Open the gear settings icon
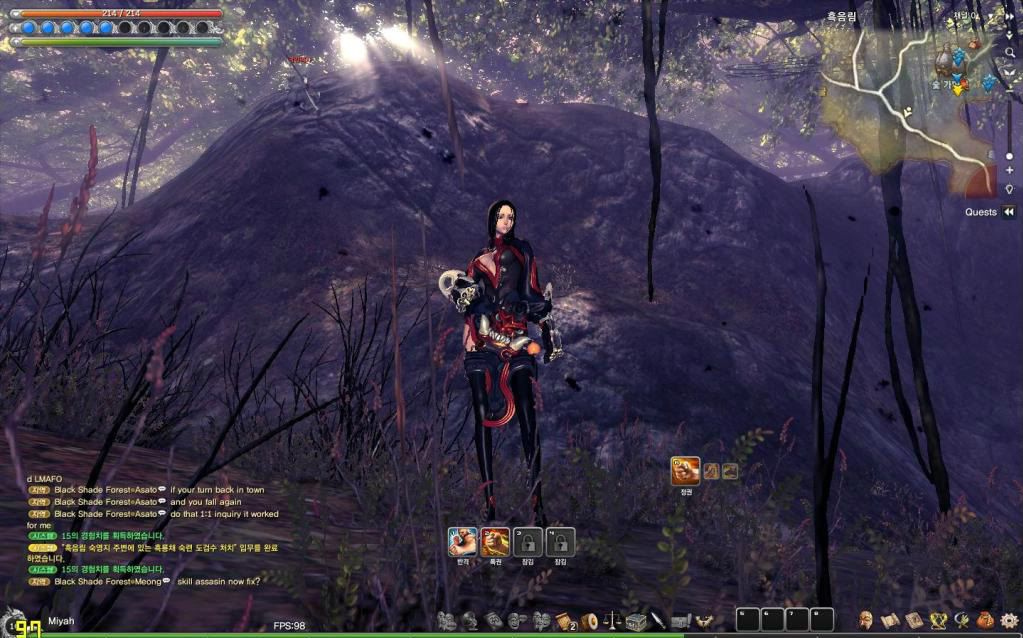This screenshot has width=1023, height=638. (1009, 620)
